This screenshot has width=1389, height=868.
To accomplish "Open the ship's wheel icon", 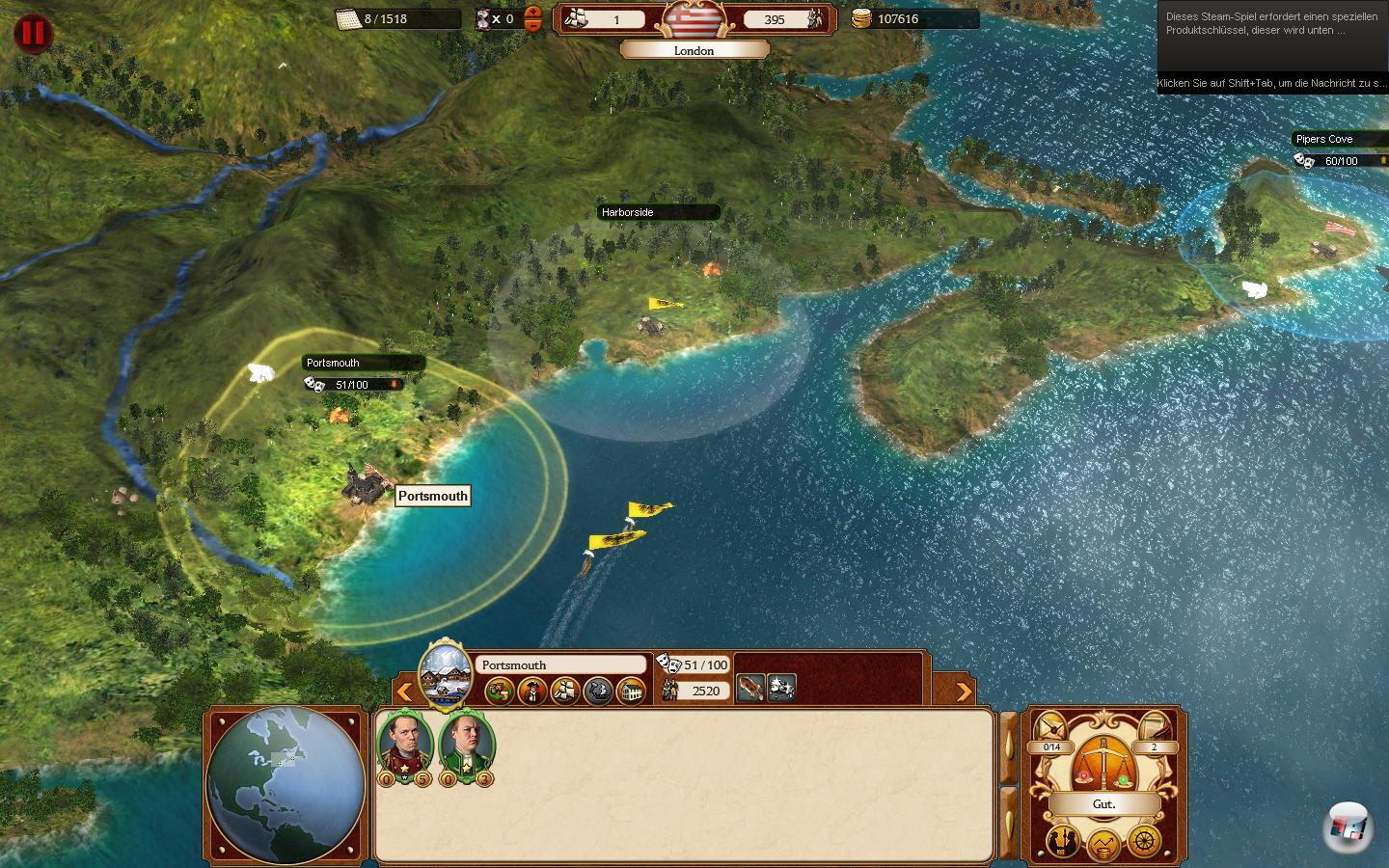I will (x=1144, y=841).
